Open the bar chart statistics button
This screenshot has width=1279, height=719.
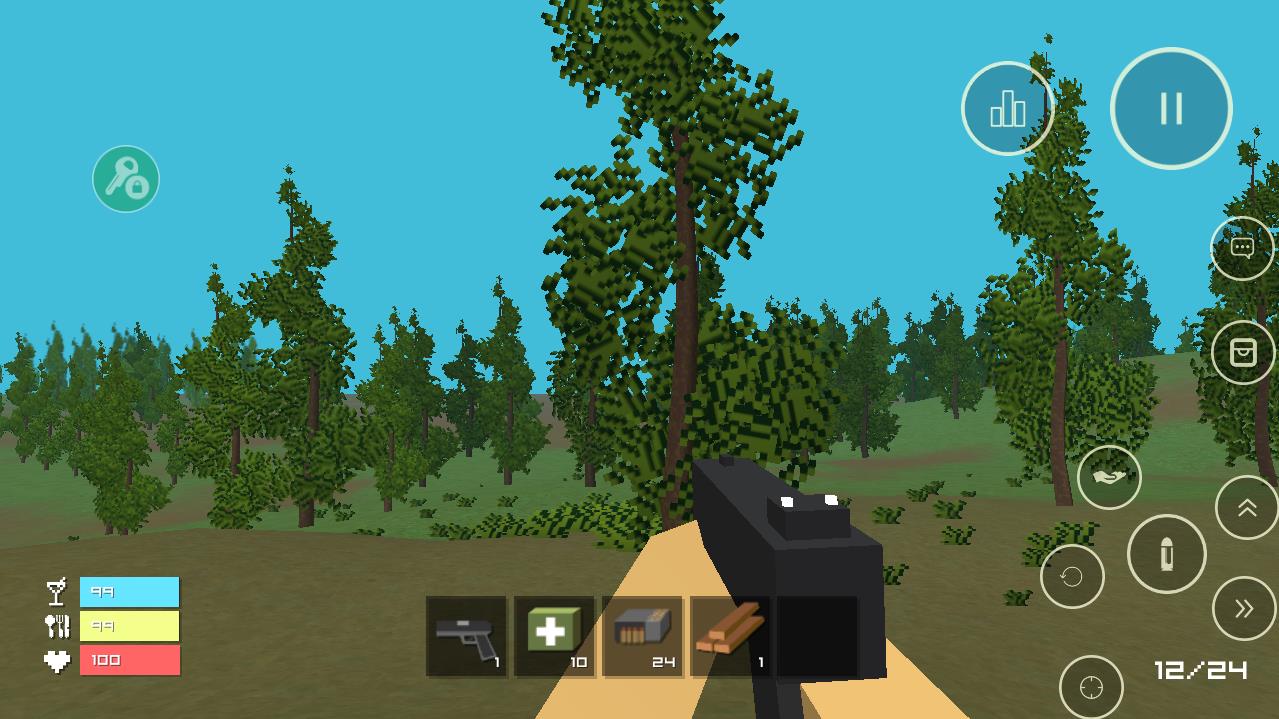click(x=1007, y=109)
